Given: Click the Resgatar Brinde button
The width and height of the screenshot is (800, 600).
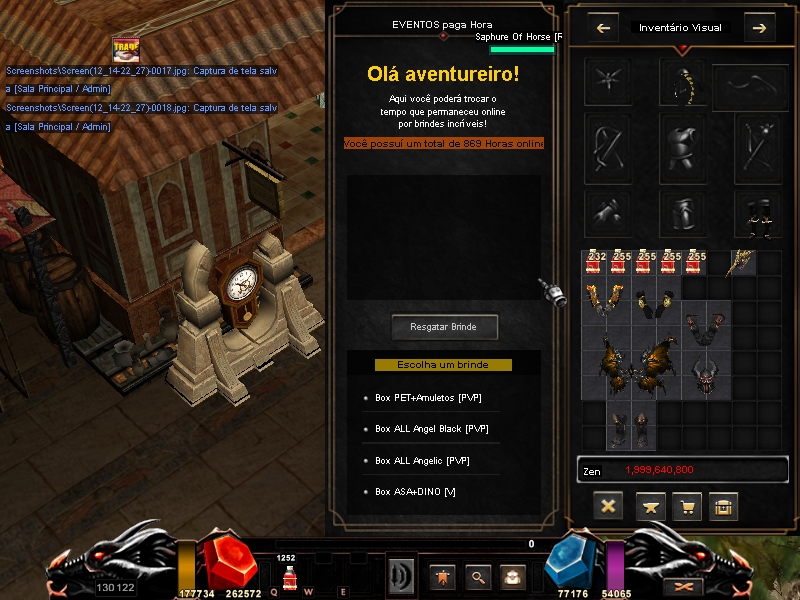Looking at the screenshot, I should click(x=443, y=327).
